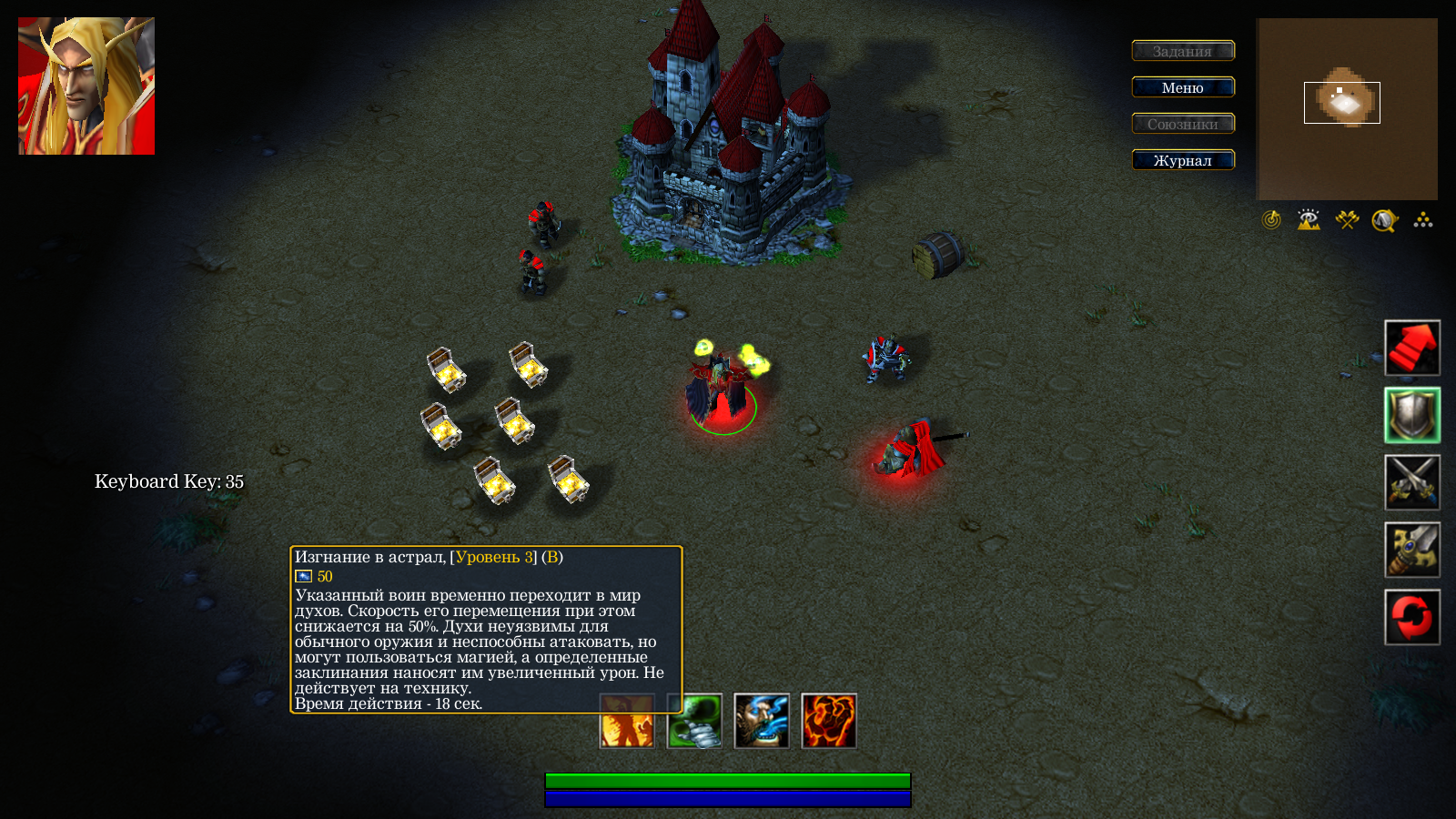This screenshot has width=1456, height=819.
Task: Activate the blue-breath bearded face ability
Action: pyautogui.click(x=762, y=721)
